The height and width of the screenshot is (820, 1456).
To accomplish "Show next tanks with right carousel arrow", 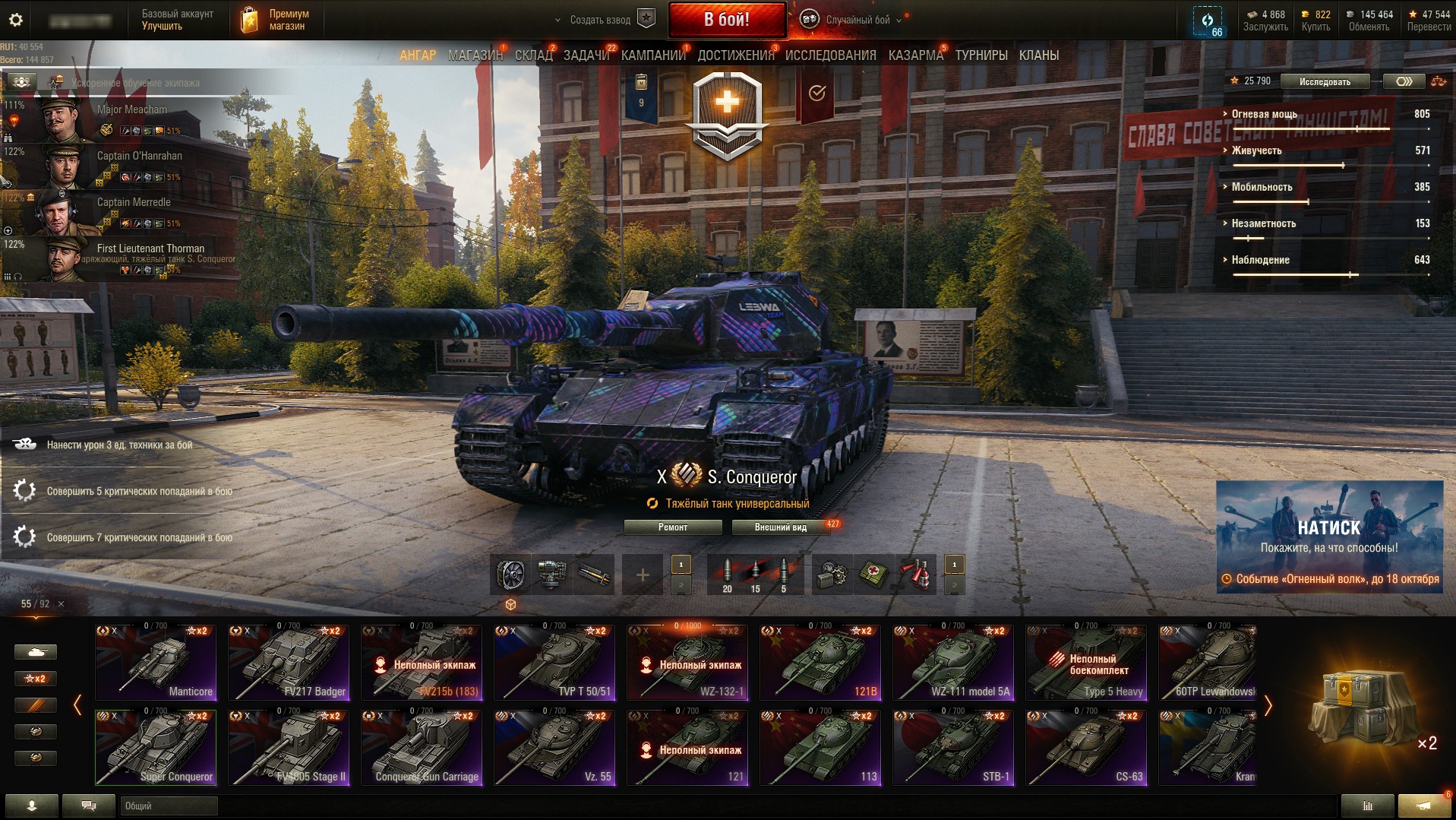I will (1268, 705).
